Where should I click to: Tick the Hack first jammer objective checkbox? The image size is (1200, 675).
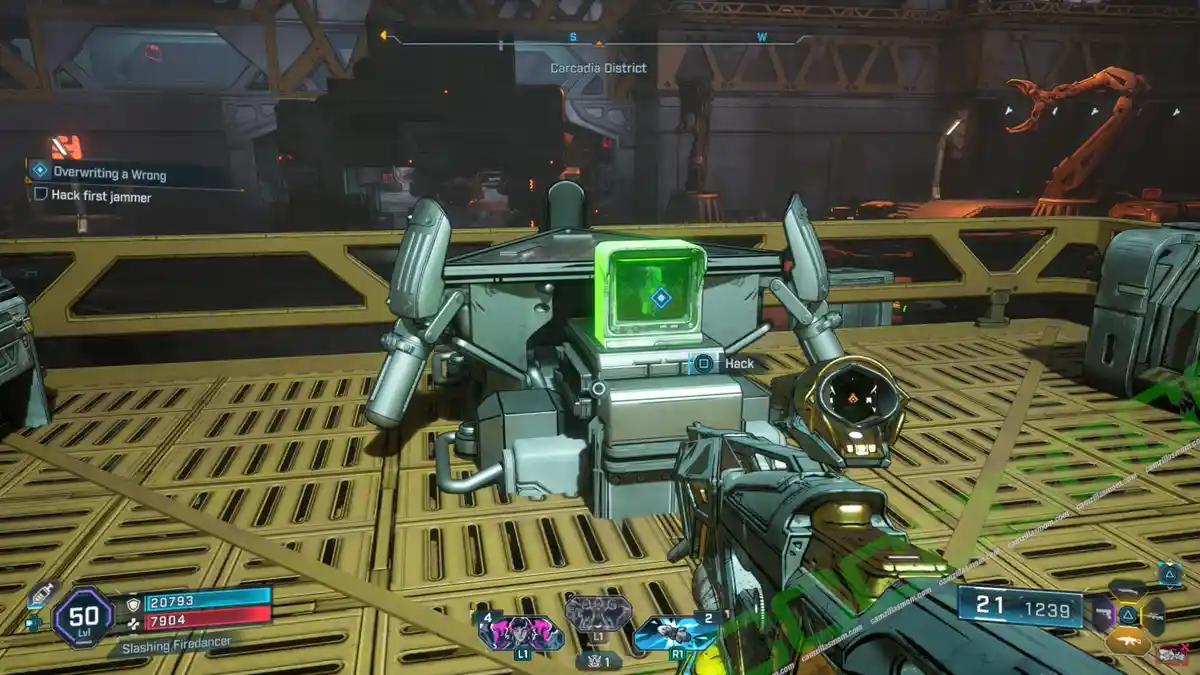click(x=41, y=196)
